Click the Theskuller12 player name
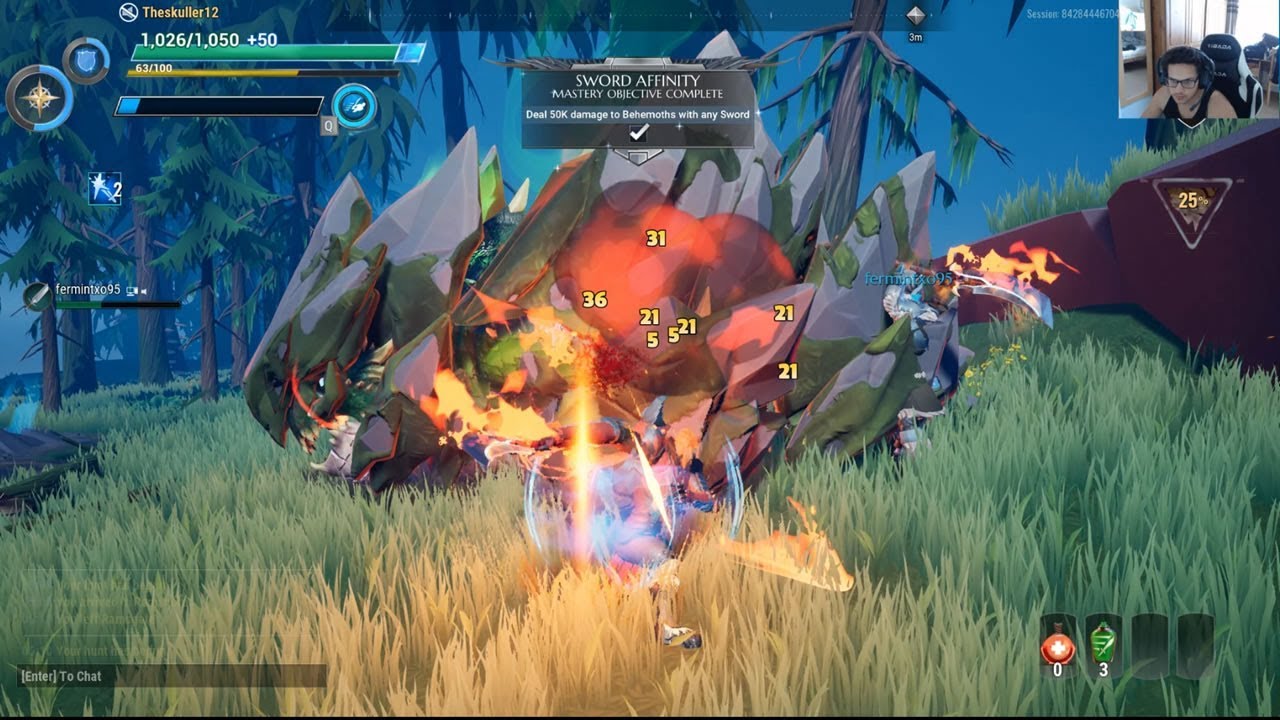1280x720 pixels. [x=180, y=13]
